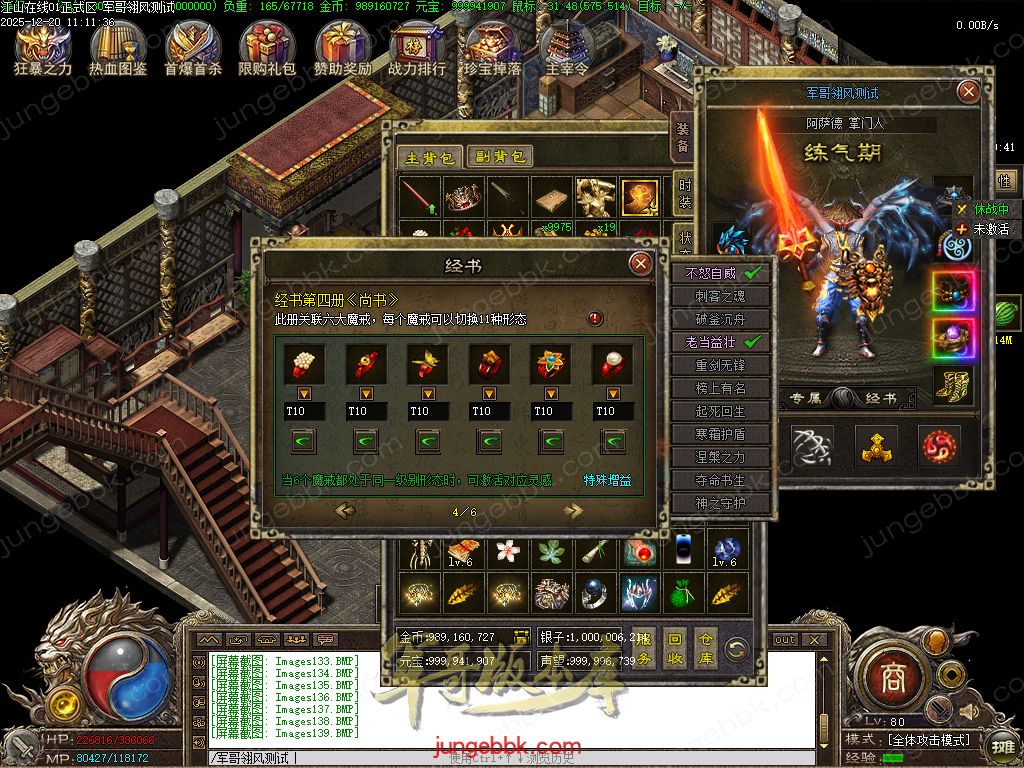Viewport: 1024px width, 768px height.
Task: Switch to the 主背包 bag tab
Action: tap(430, 157)
